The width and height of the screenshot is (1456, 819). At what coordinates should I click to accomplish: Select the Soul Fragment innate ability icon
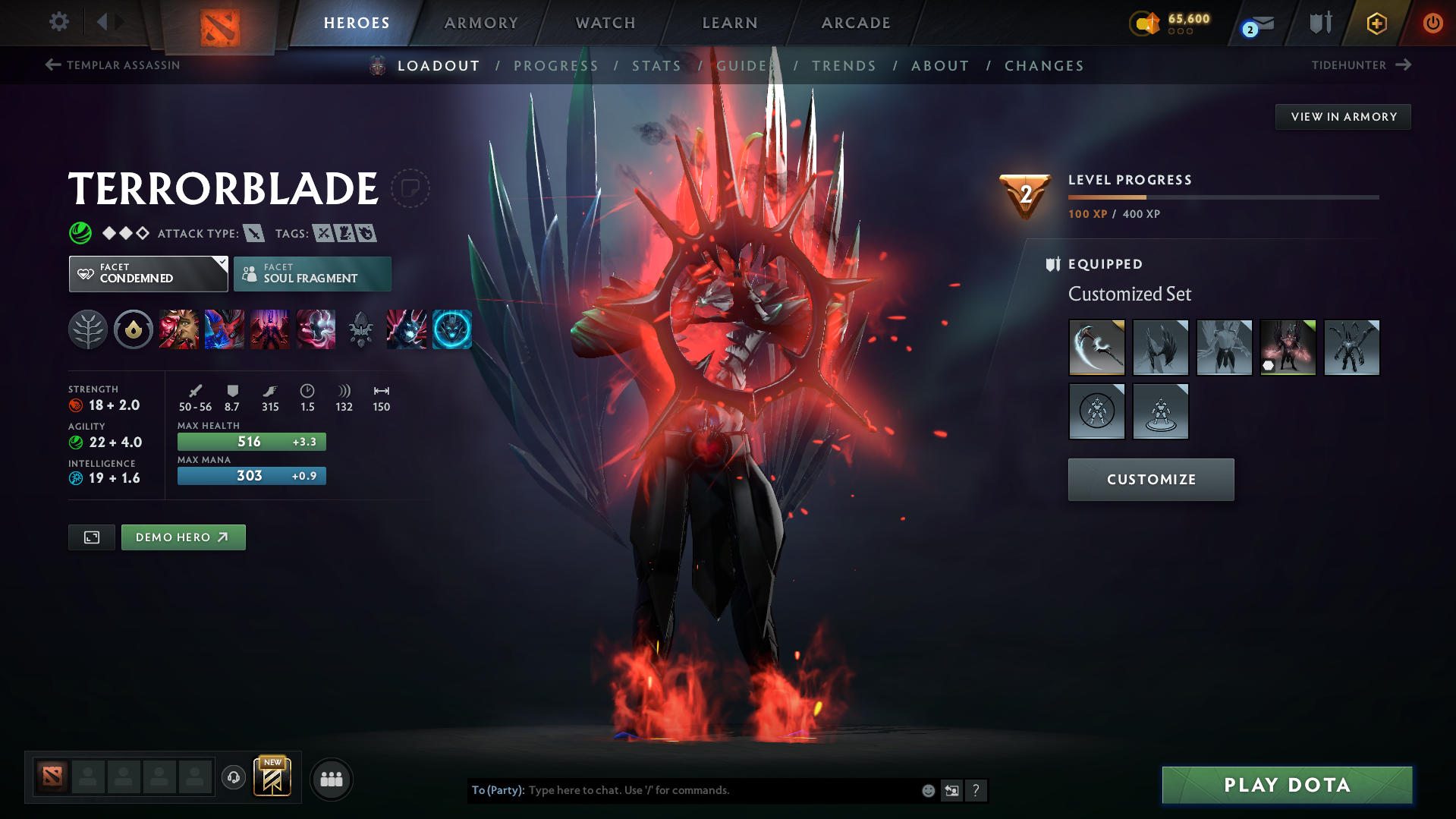134,329
